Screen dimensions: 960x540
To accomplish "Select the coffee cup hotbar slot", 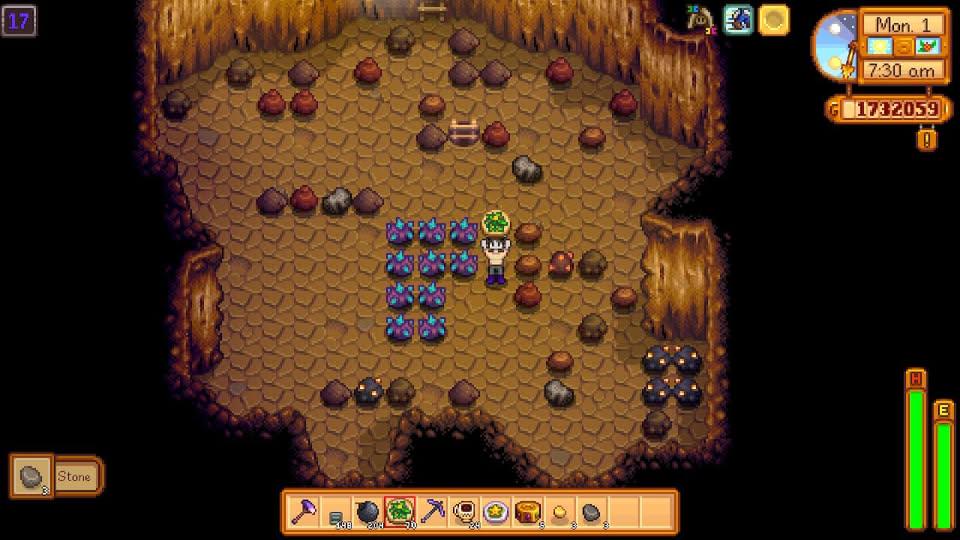I will pos(463,511).
